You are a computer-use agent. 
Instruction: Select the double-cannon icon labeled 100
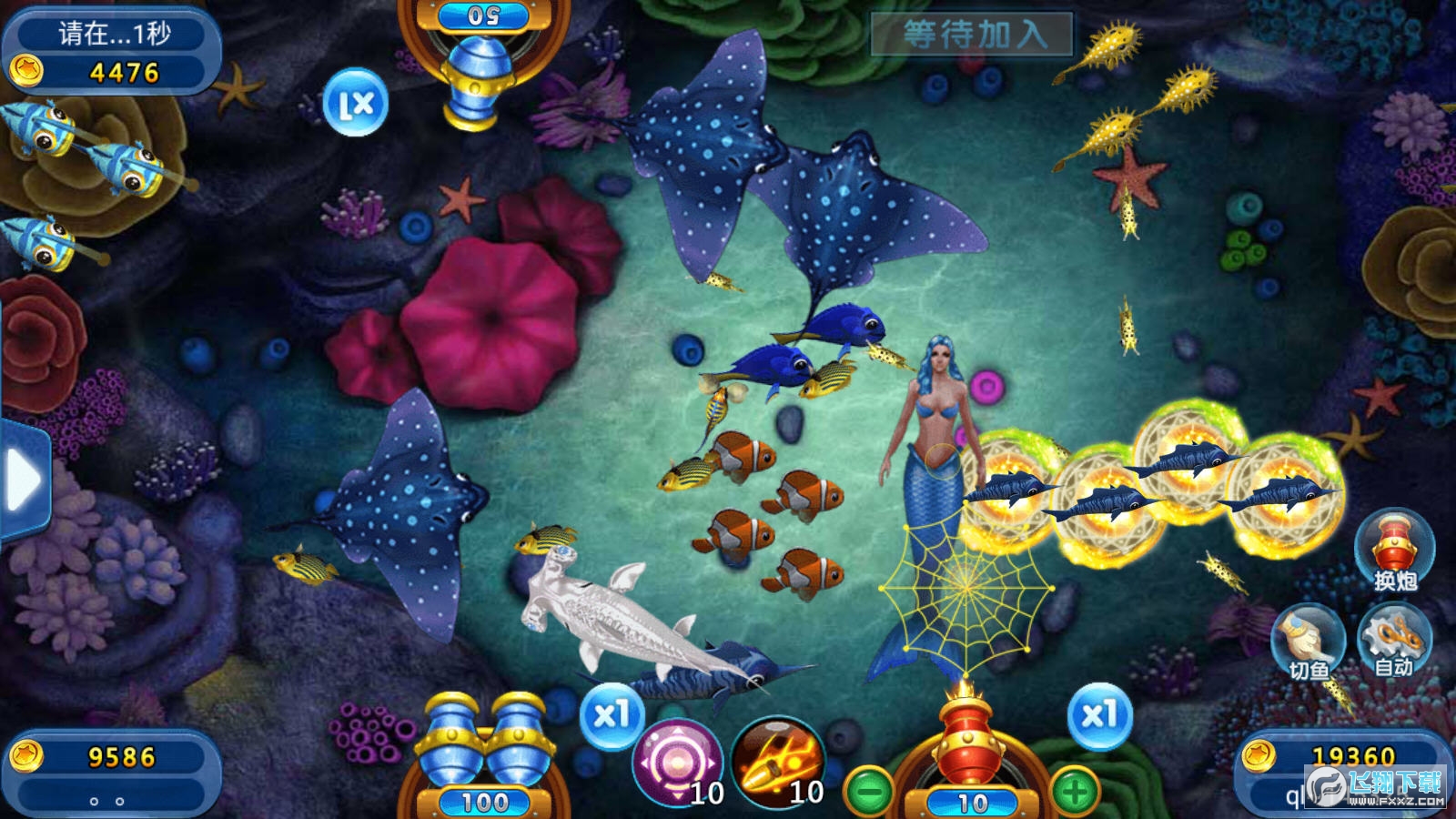484,746
